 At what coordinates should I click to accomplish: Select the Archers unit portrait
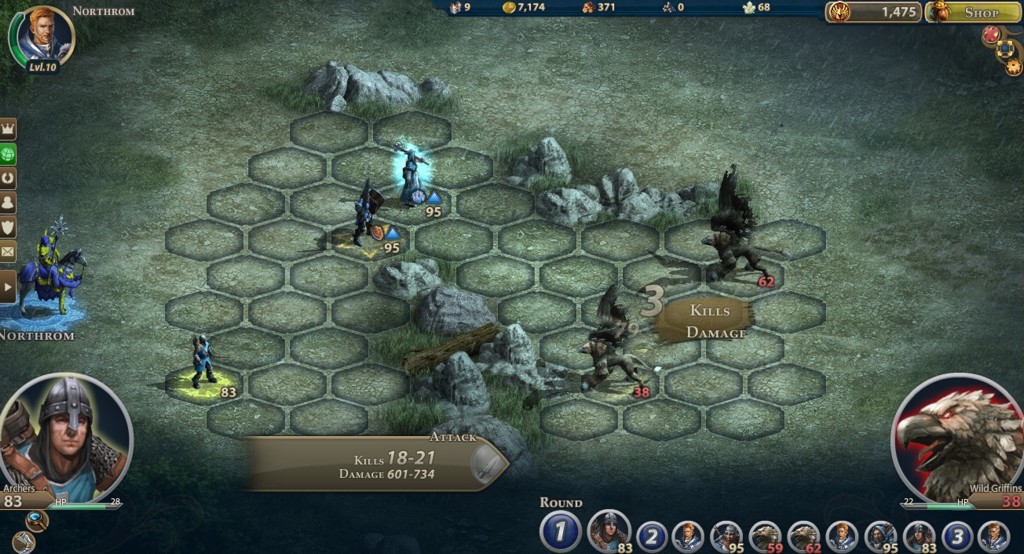click(66, 435)
